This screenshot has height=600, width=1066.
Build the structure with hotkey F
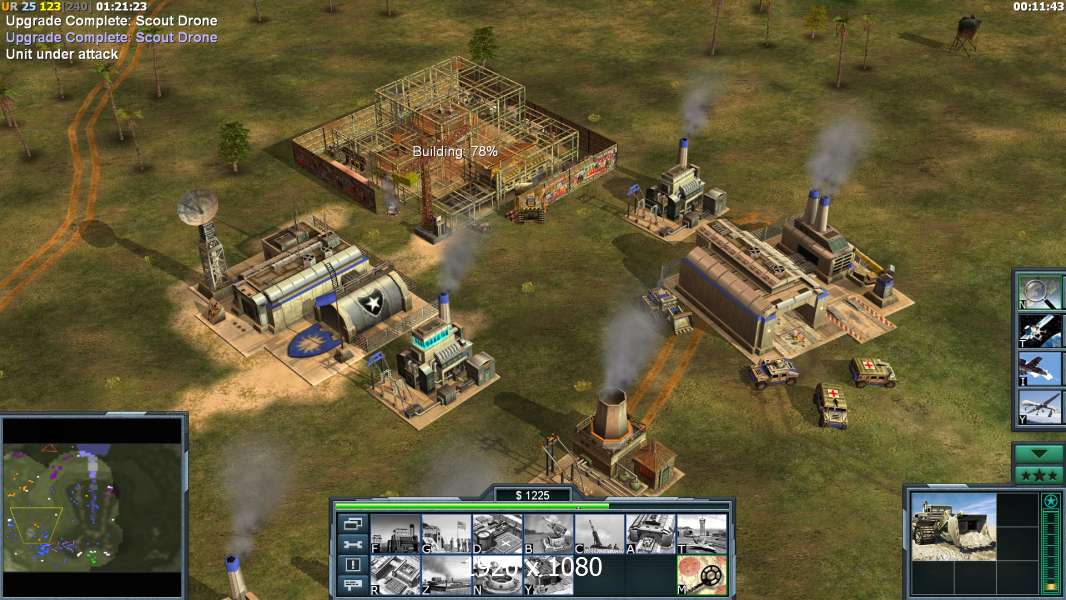pyautogui.click(x=395, y=534)
